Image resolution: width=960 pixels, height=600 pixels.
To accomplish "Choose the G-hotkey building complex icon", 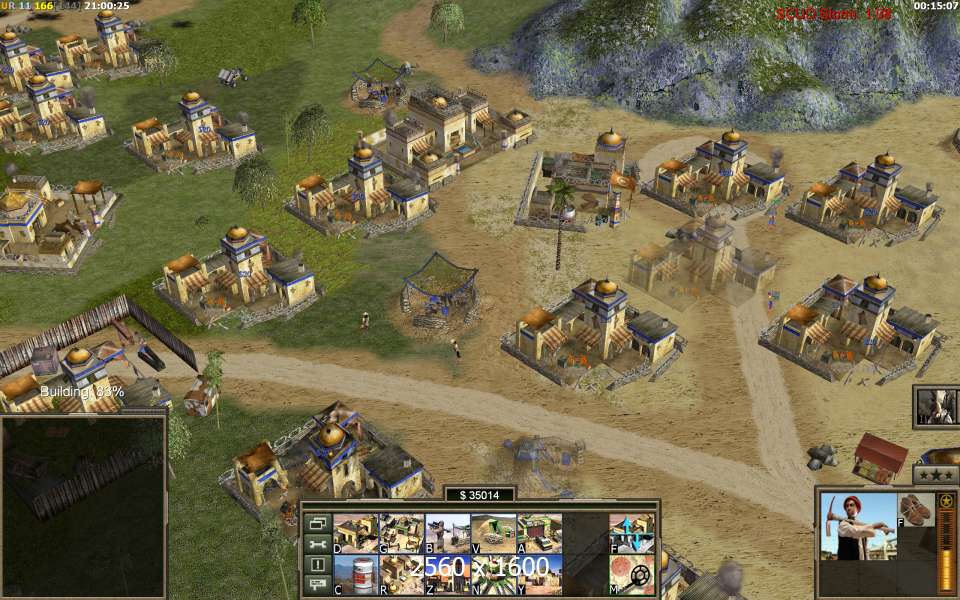I will [401, 533].
